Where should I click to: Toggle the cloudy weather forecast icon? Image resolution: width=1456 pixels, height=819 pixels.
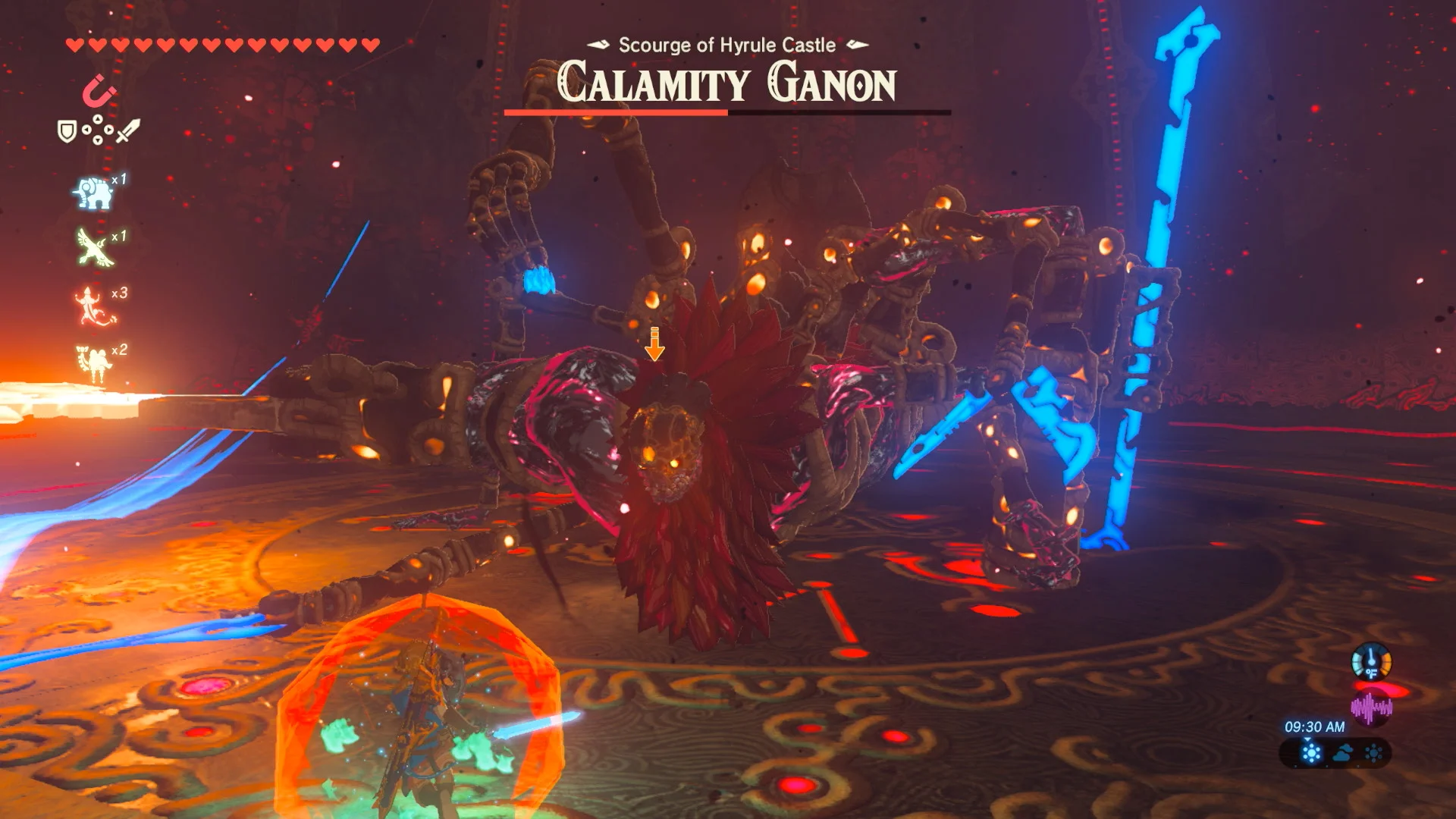point(1341,753)
